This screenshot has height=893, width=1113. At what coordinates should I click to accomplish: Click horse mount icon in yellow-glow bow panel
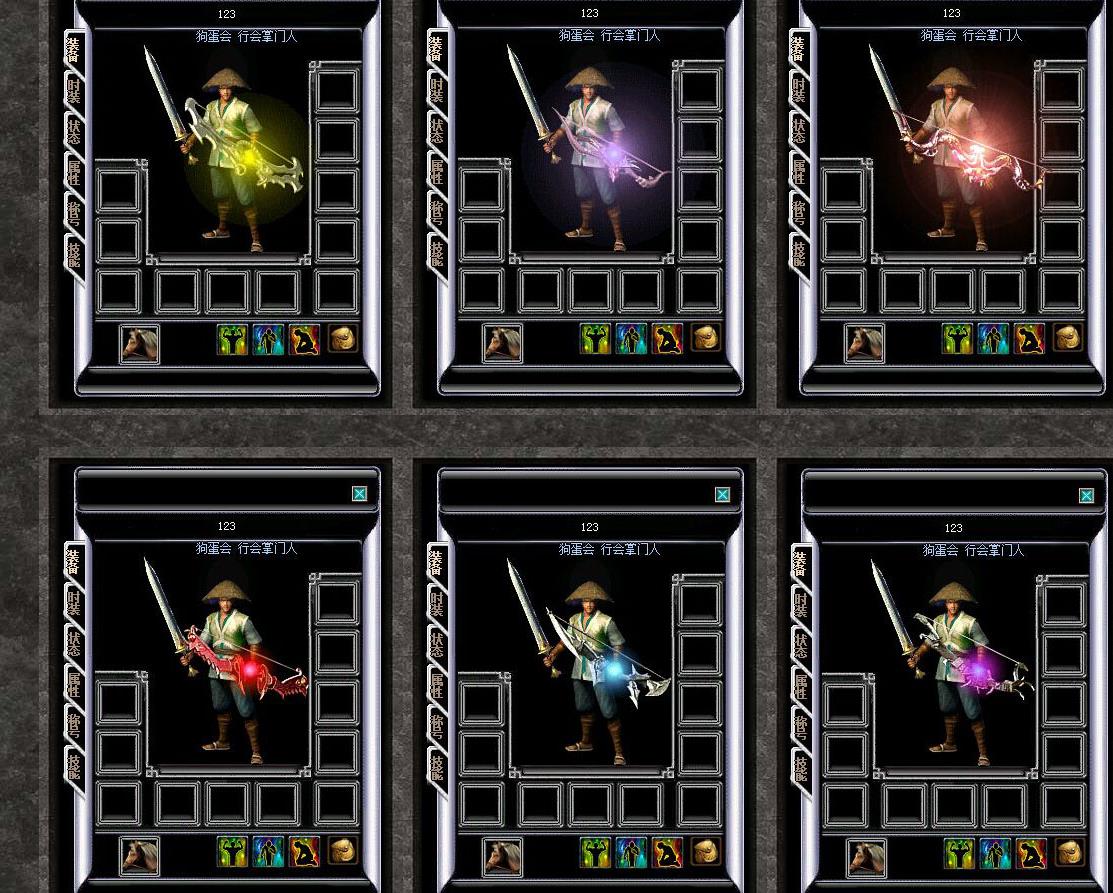point(139,343)
